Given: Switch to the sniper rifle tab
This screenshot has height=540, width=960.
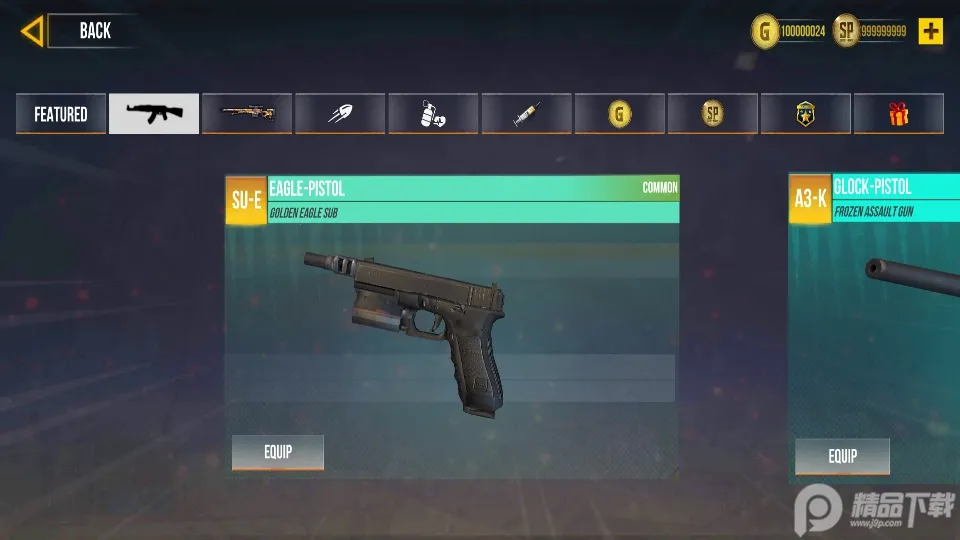Looking at the screenshot, I should click(247, 114).
